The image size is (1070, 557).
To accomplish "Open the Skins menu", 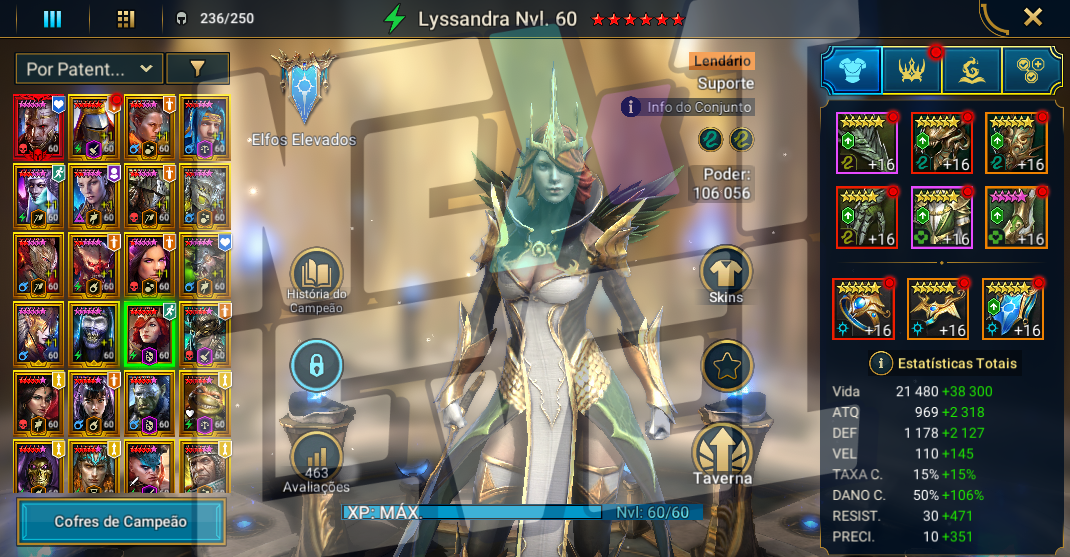I will coord(726,275).
